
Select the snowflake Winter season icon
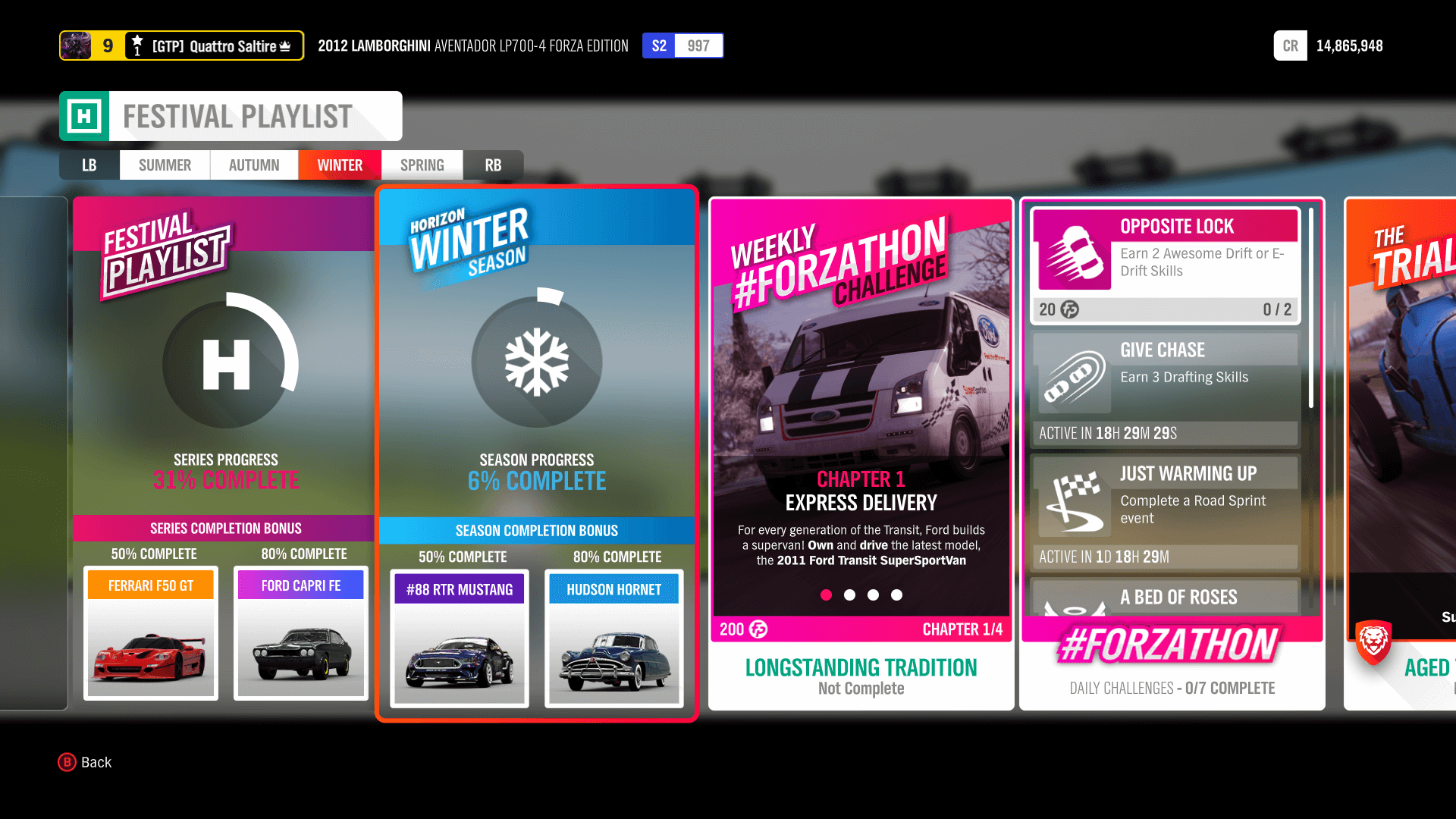pyautogui.click(x=537, y=362)
